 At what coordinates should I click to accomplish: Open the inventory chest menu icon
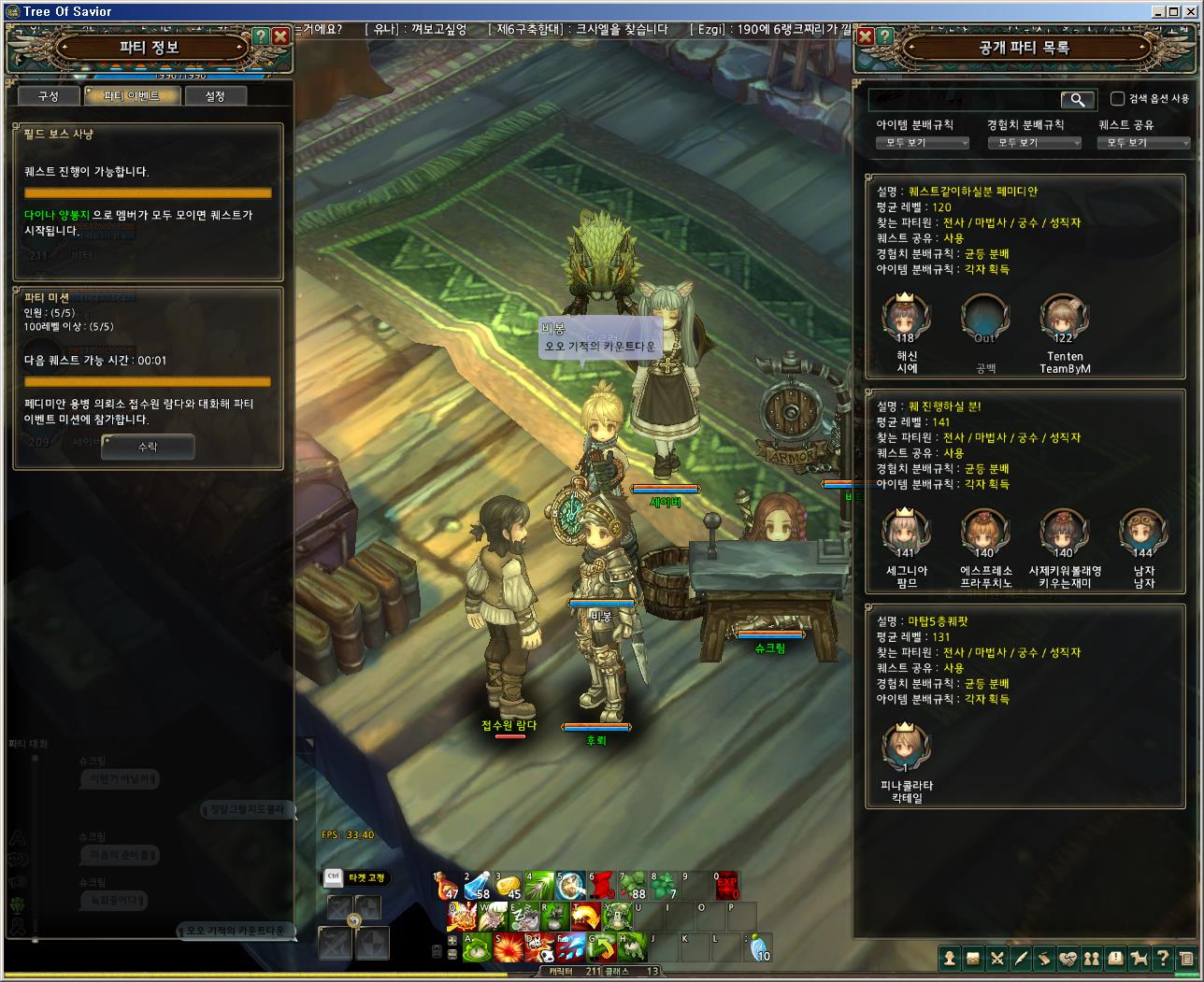coord(973,958)
